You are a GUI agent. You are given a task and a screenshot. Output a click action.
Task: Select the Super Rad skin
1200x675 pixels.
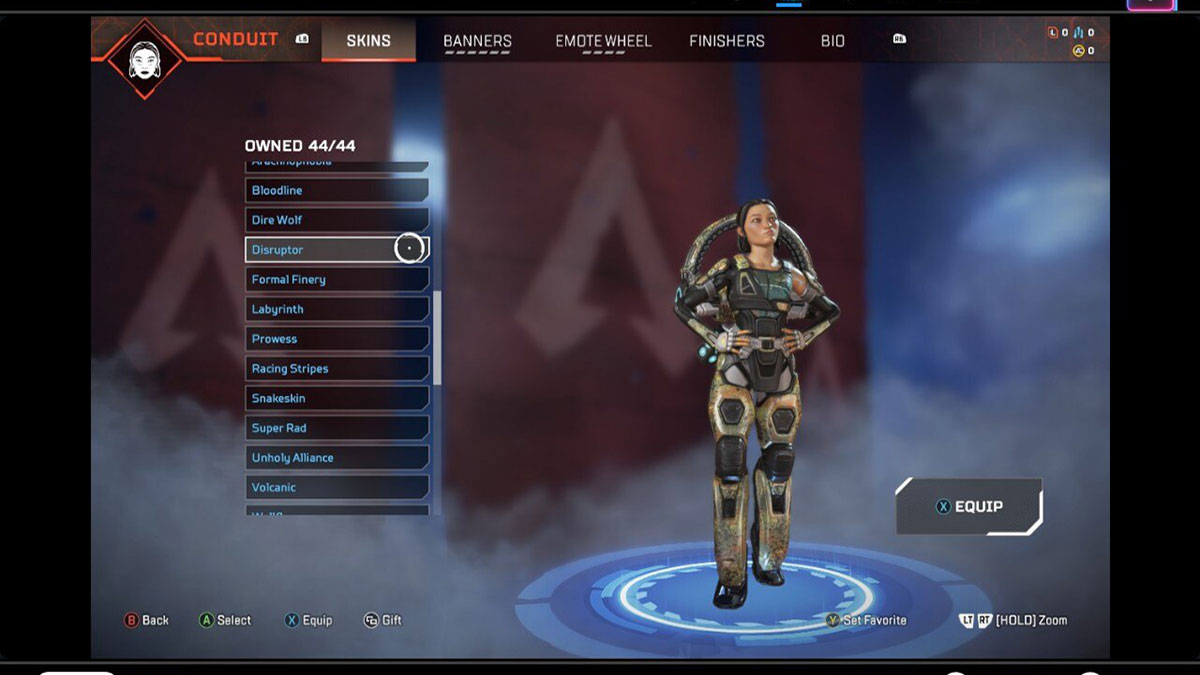336,428
